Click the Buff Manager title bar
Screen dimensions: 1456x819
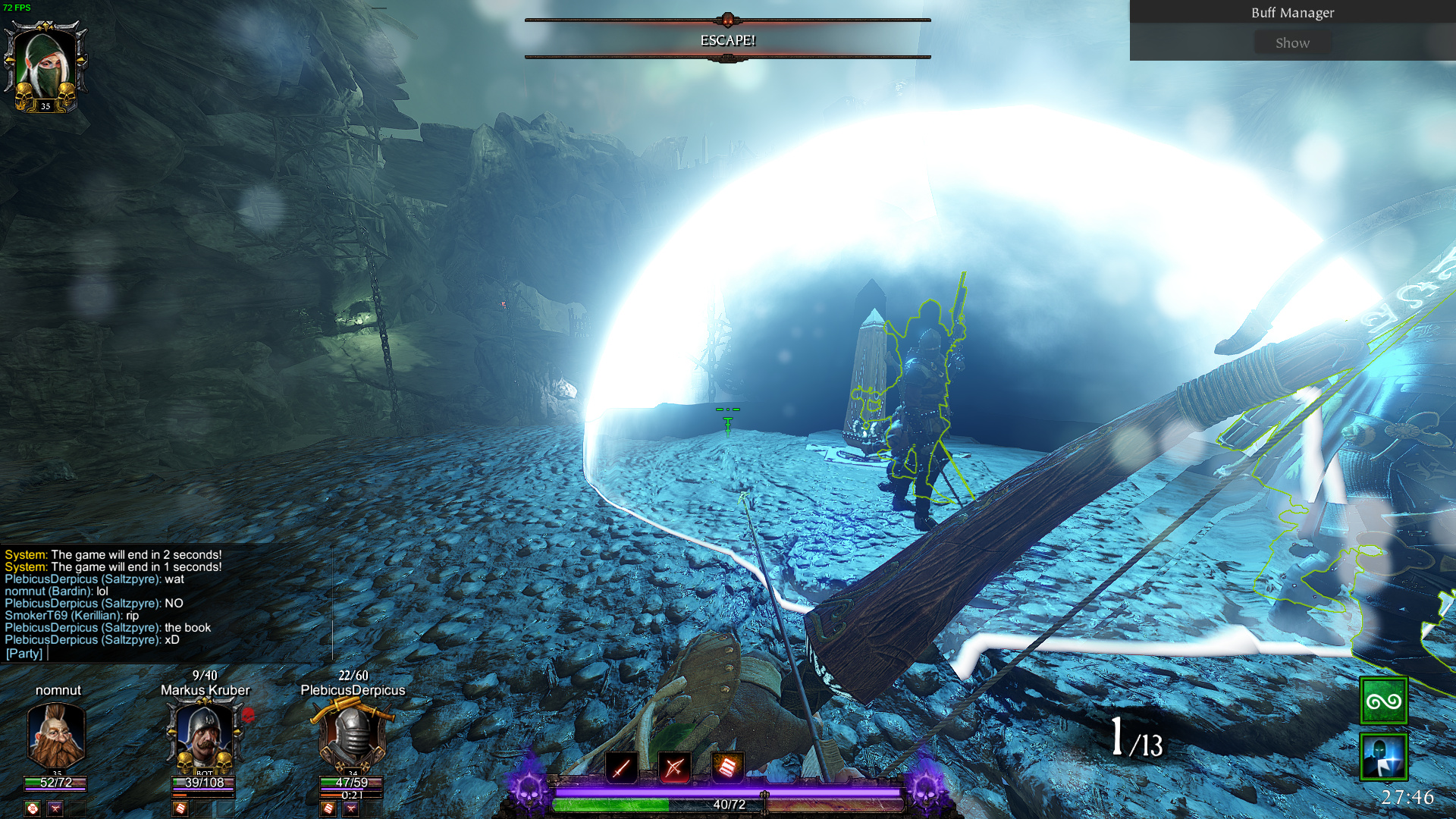pos(1292,12)
